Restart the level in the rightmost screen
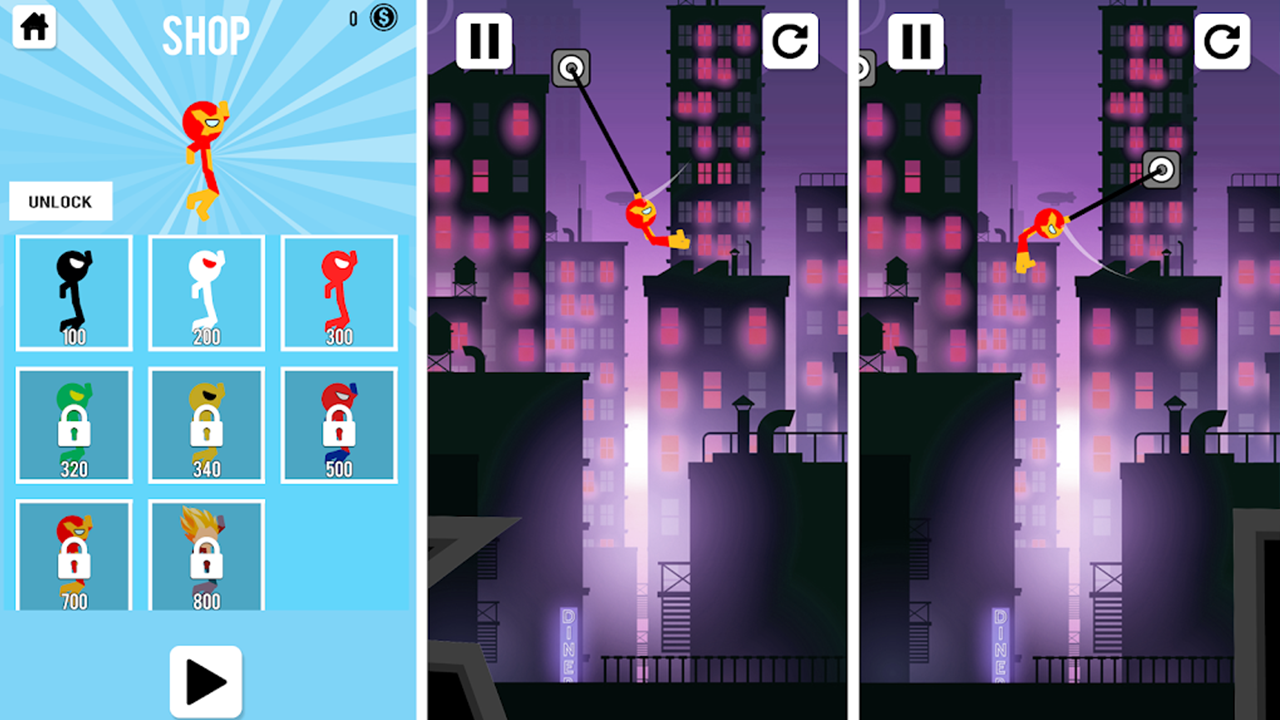This screenshot has width=1280, height=720. 1222,43
